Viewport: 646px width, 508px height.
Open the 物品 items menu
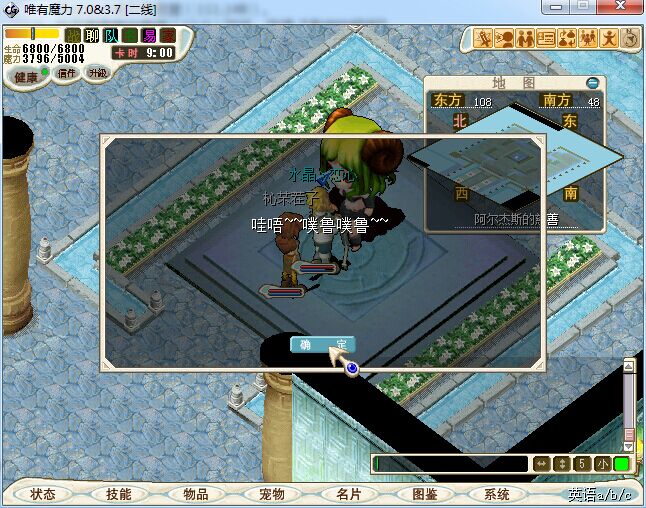(195, 494)
